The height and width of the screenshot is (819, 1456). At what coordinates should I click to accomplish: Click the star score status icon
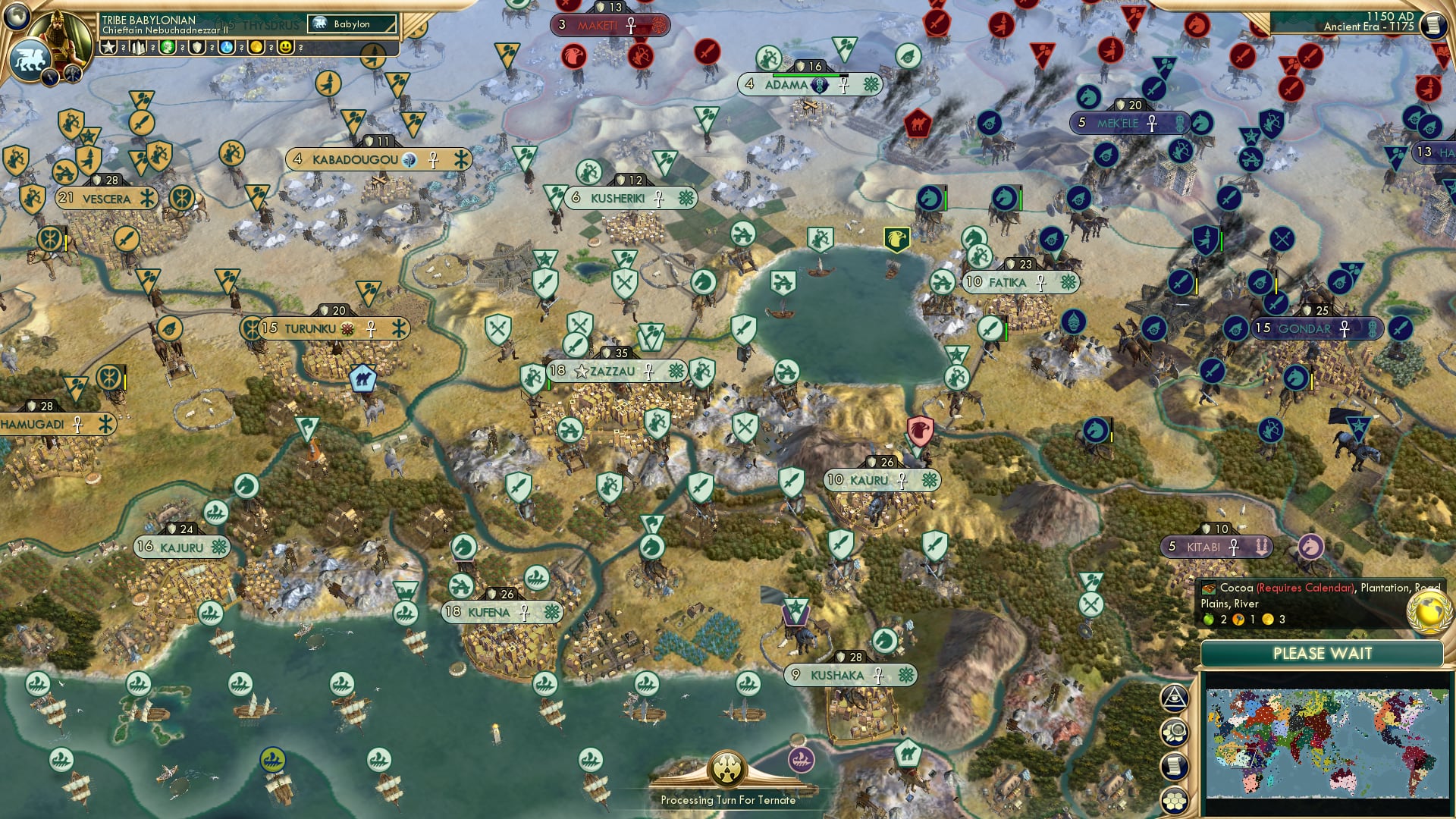(107, 47)
